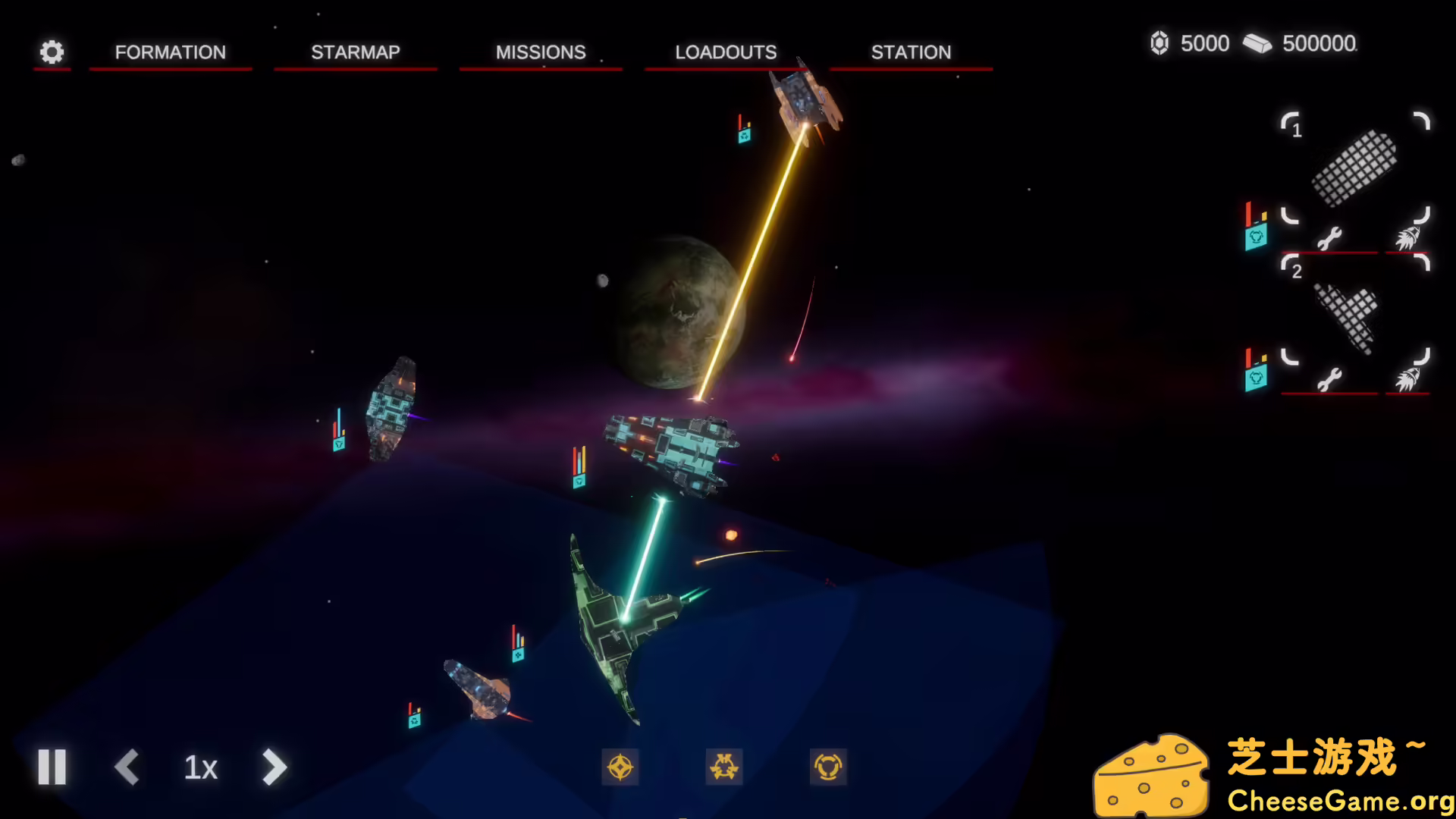
Task: Open the settings gear menu
Action: pyautogui.click(x=52, y=52)
